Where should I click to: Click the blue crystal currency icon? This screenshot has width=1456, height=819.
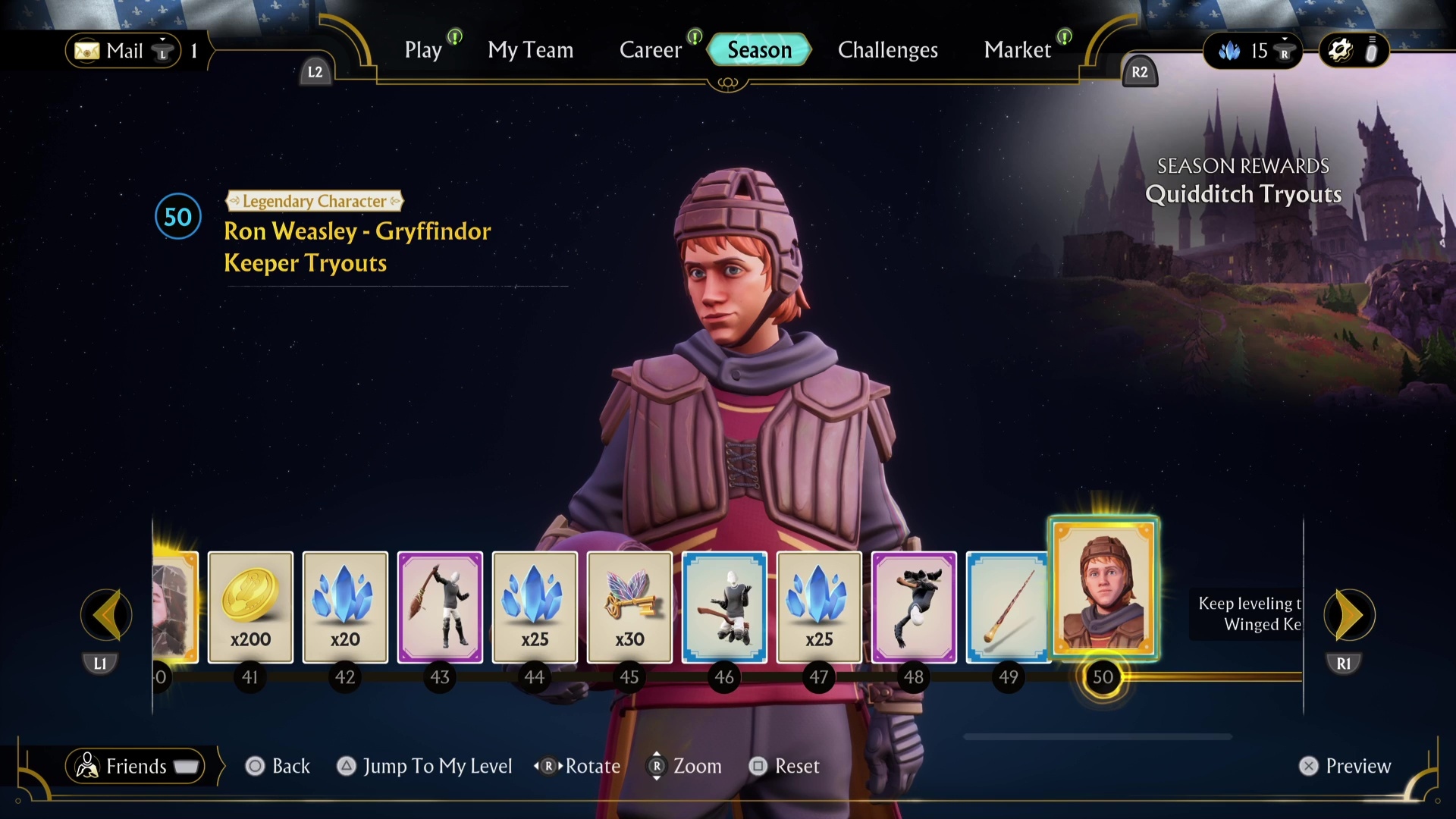coord(1230,51)
